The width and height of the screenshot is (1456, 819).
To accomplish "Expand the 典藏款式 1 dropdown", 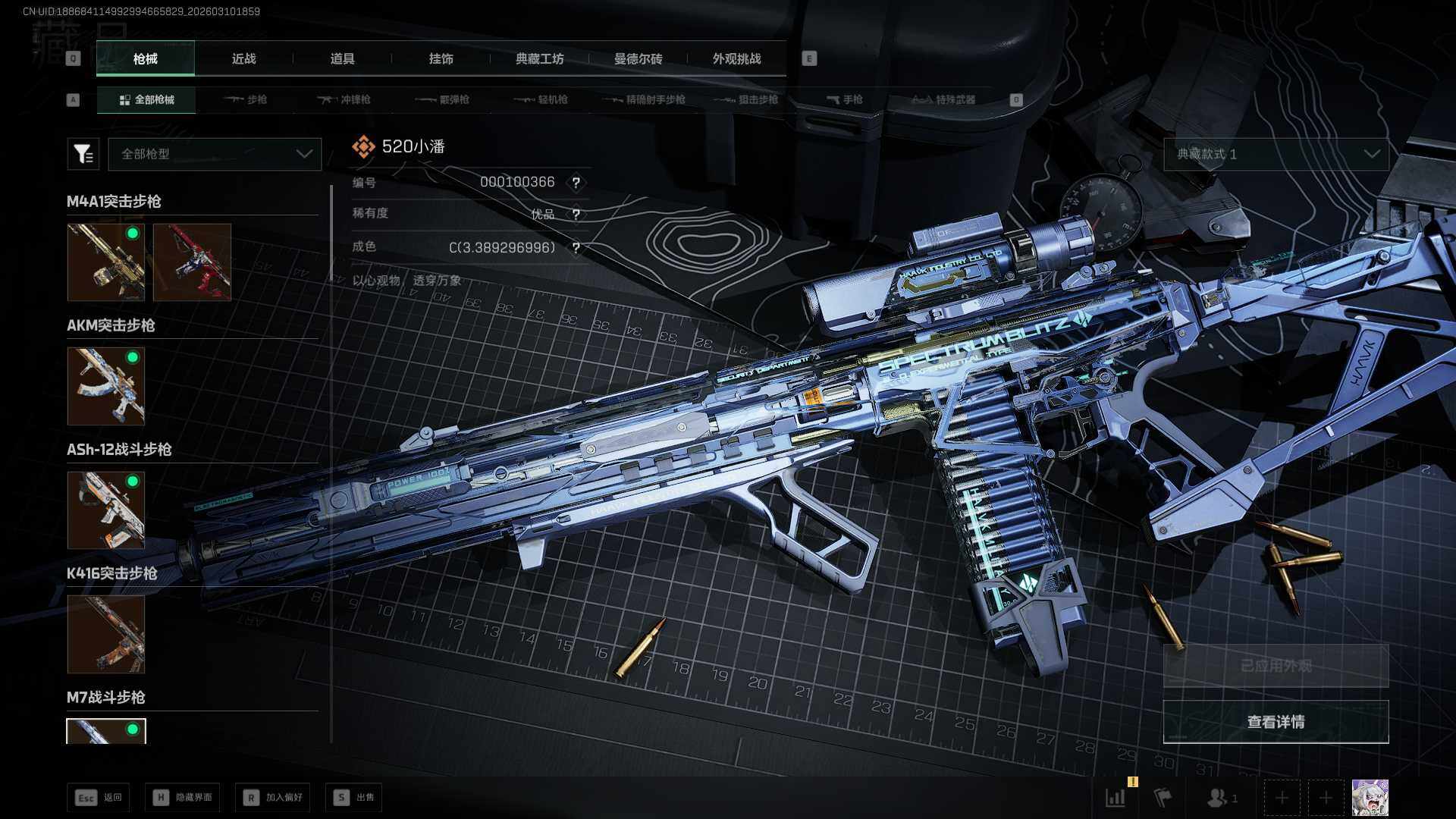I will tap(1276, 154).
